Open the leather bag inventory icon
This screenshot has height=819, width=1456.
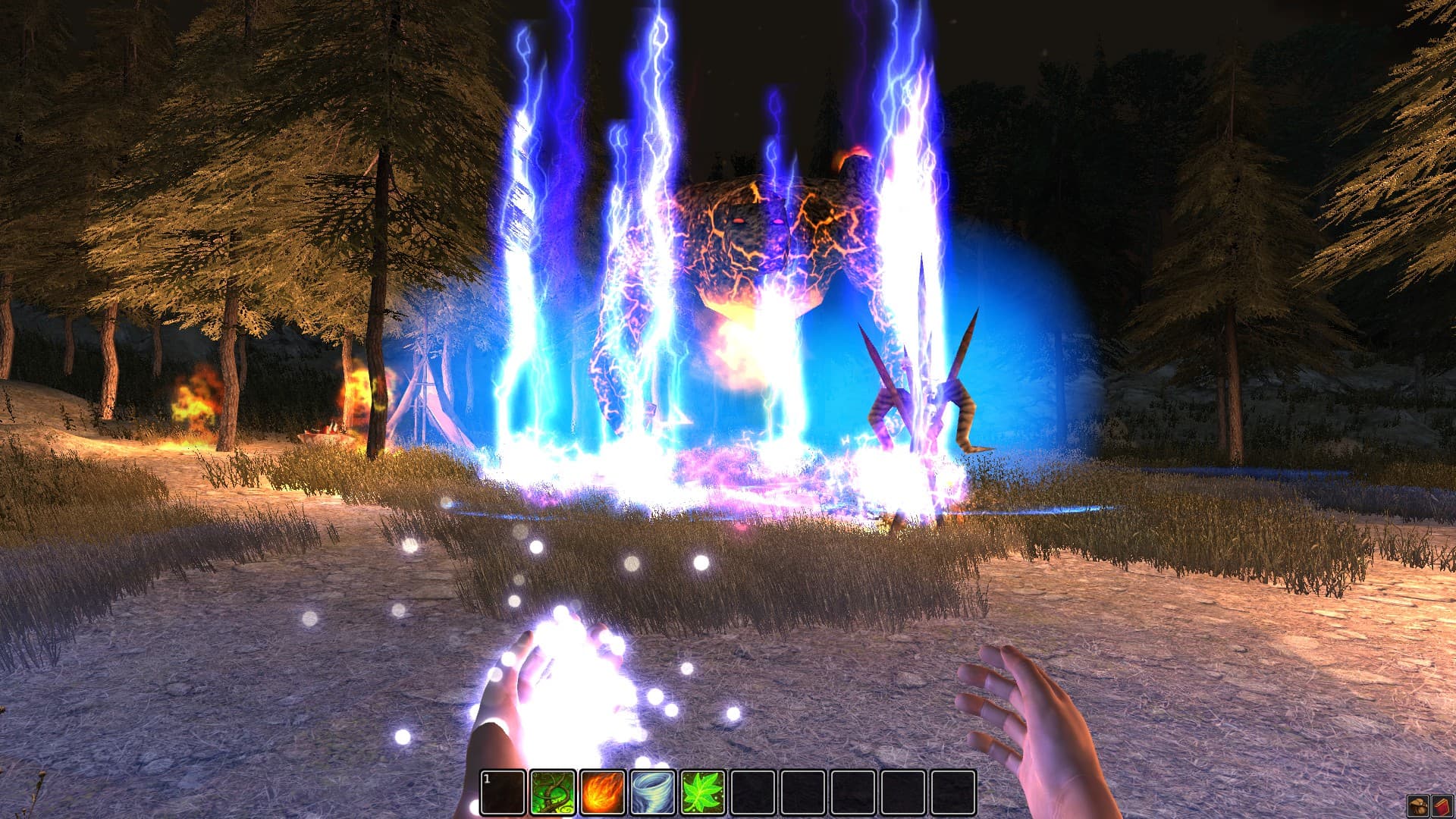1417,805
